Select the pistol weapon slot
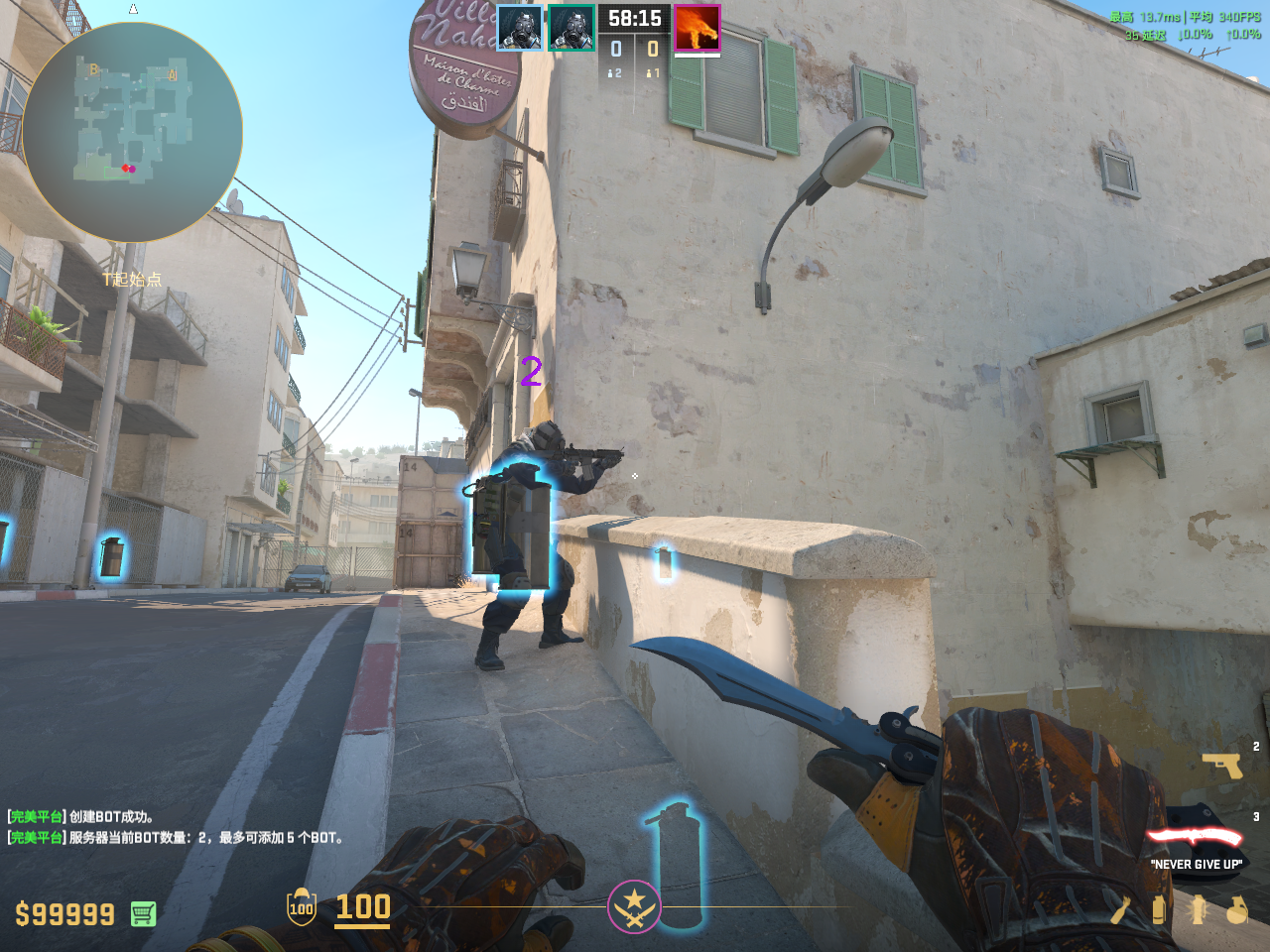Viewport: 1270px width, 952px height. 1221,766
